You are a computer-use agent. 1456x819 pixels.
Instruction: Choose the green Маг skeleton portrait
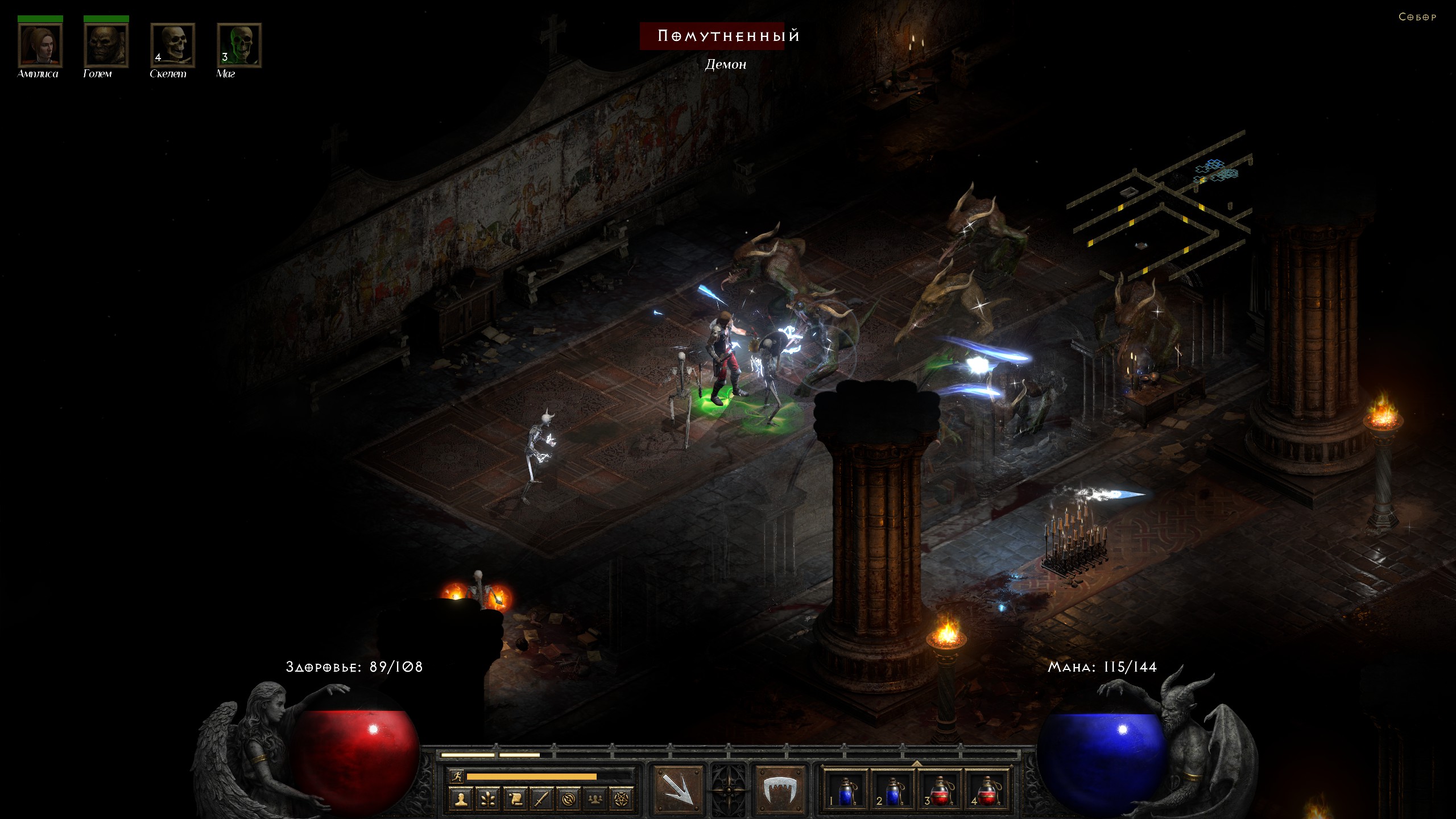pyautogui.click(x=239, y=45)
